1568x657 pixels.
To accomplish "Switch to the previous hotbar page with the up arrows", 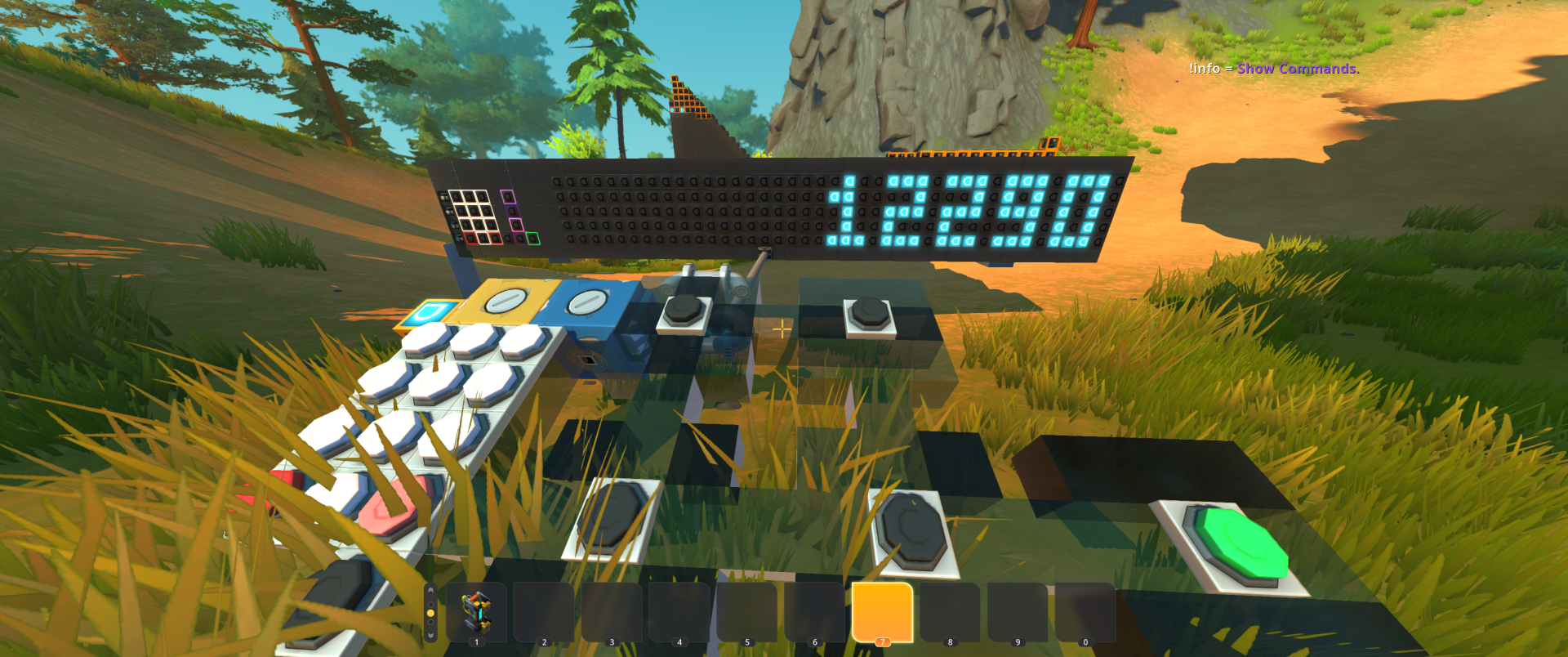I will [430, 591].
